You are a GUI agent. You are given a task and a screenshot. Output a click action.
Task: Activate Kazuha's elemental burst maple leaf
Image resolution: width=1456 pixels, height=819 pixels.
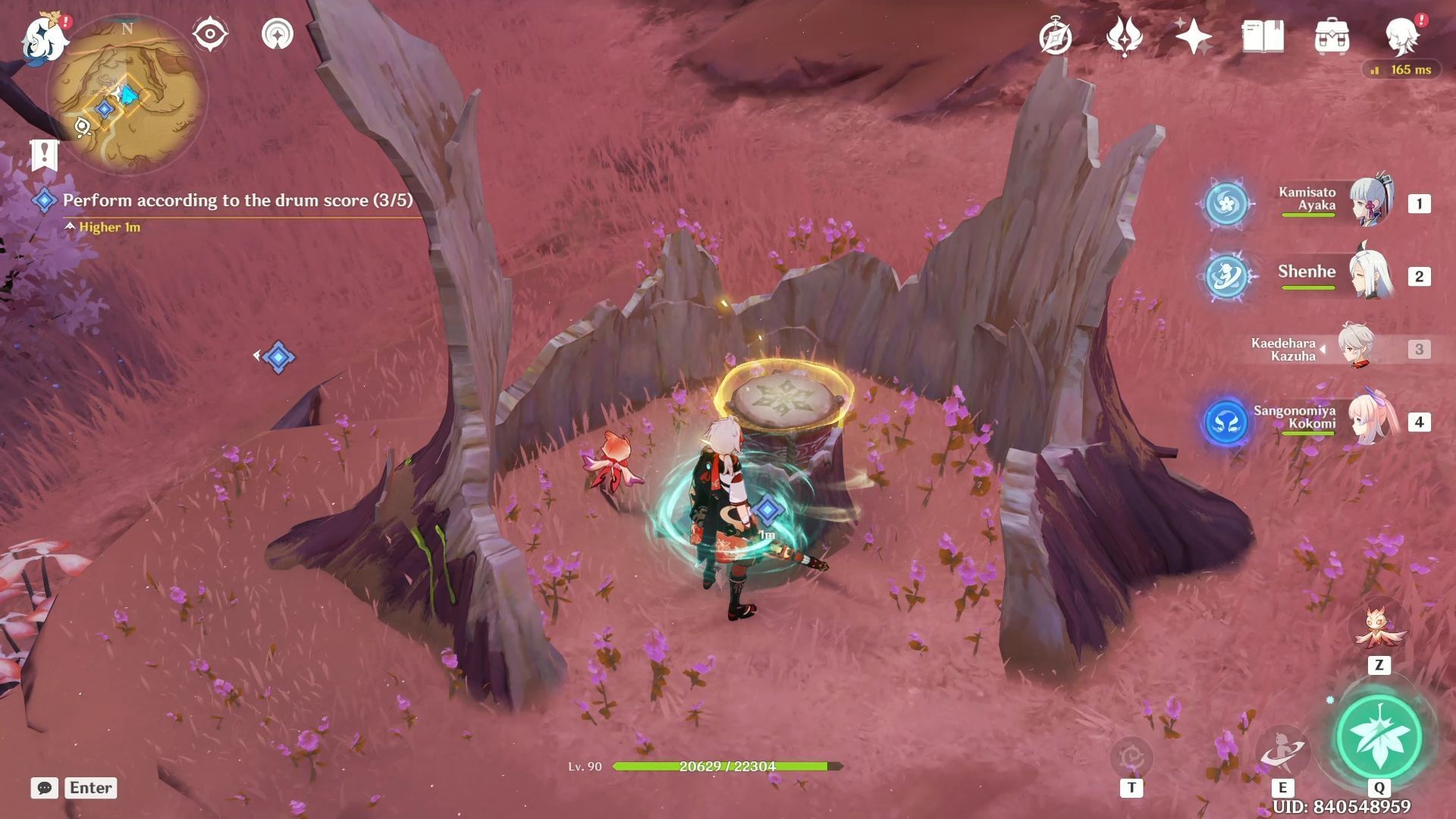click(1379, 736)
